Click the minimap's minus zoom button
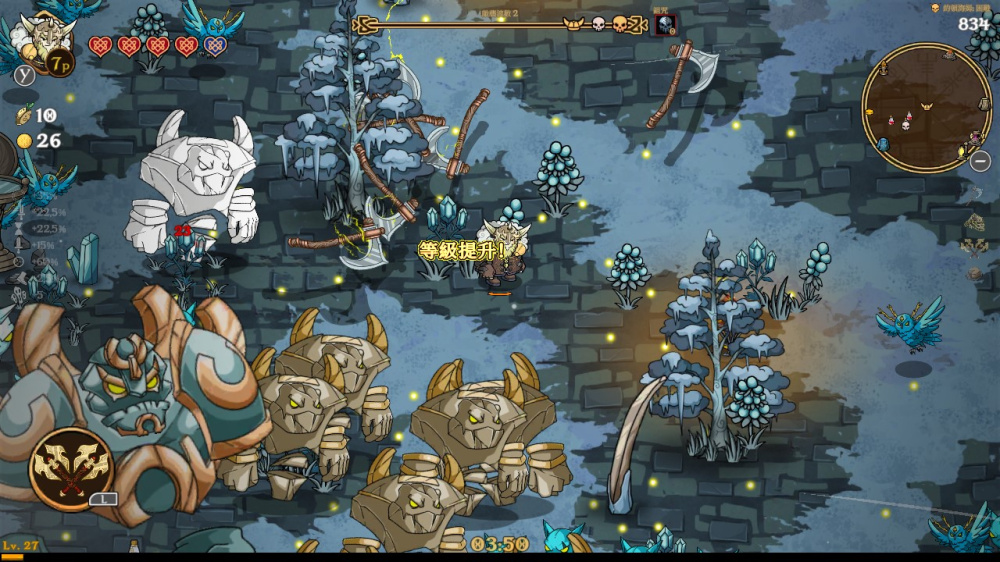The height and width of the screenshot is (562, 1000). pos(981,160)
